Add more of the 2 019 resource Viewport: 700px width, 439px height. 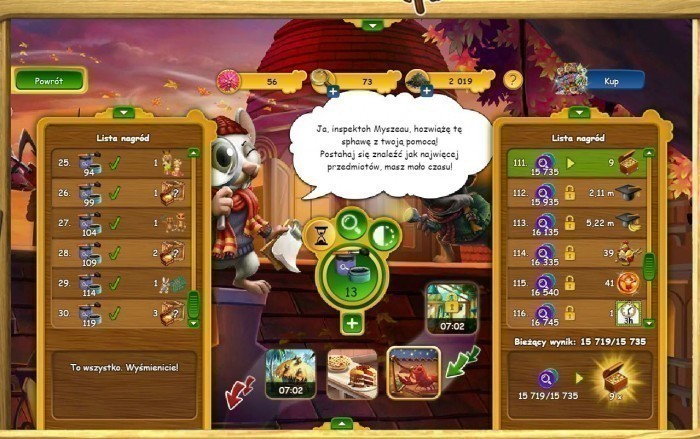coord(426,91)
